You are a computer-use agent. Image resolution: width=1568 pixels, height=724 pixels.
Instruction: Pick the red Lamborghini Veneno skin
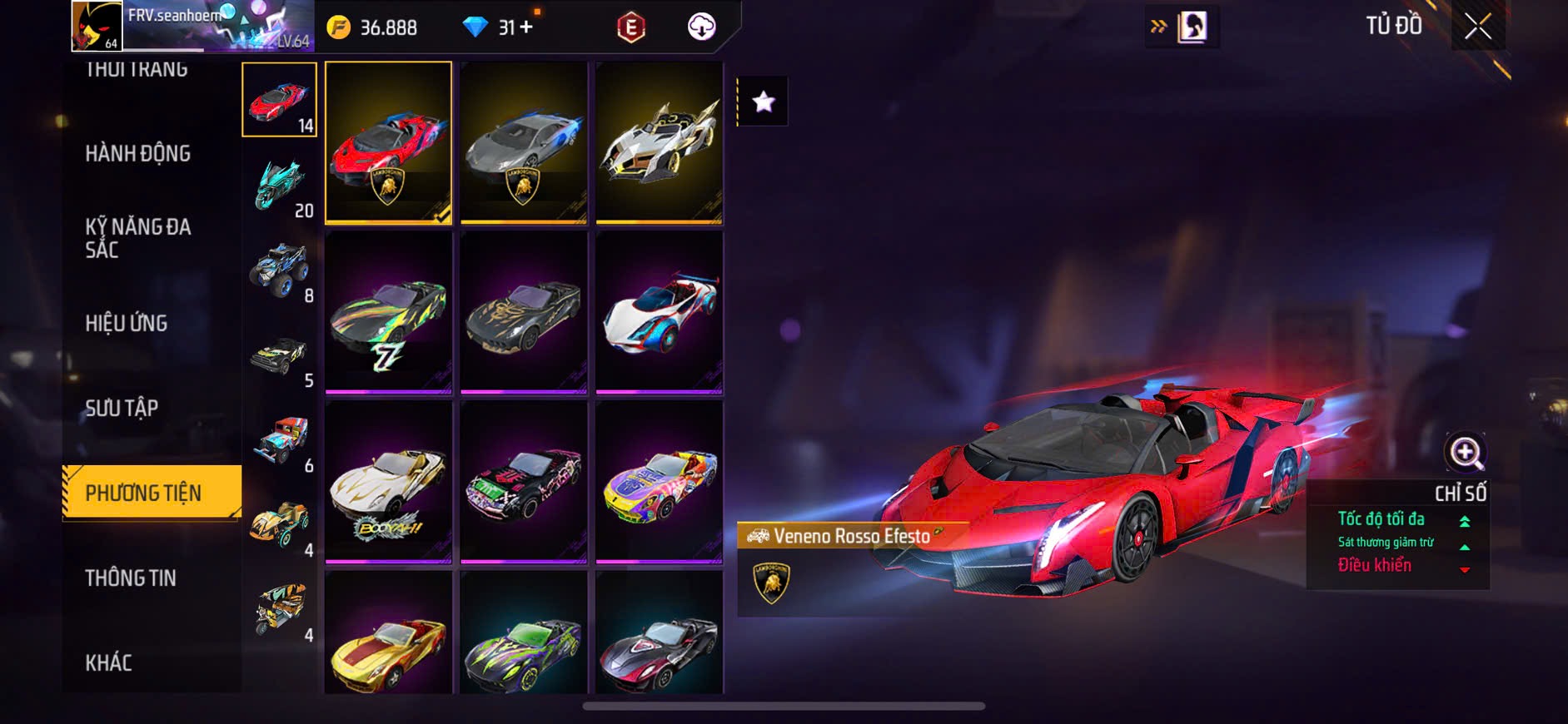[388, 142]
